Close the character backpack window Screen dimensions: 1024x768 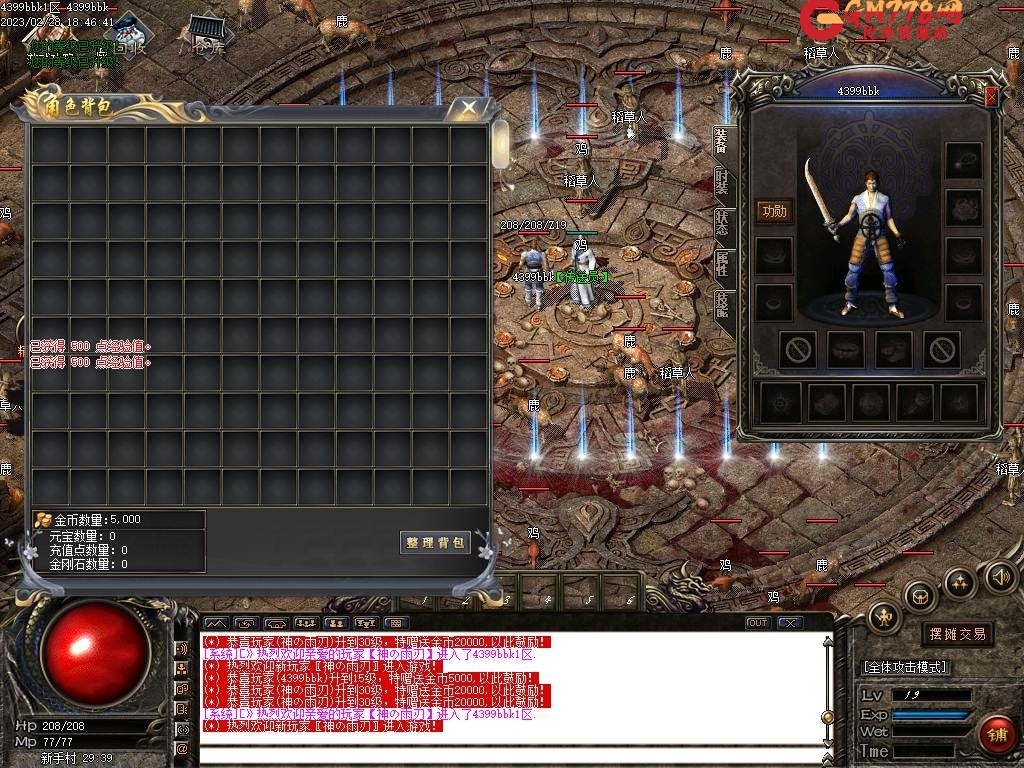point(467,107)
